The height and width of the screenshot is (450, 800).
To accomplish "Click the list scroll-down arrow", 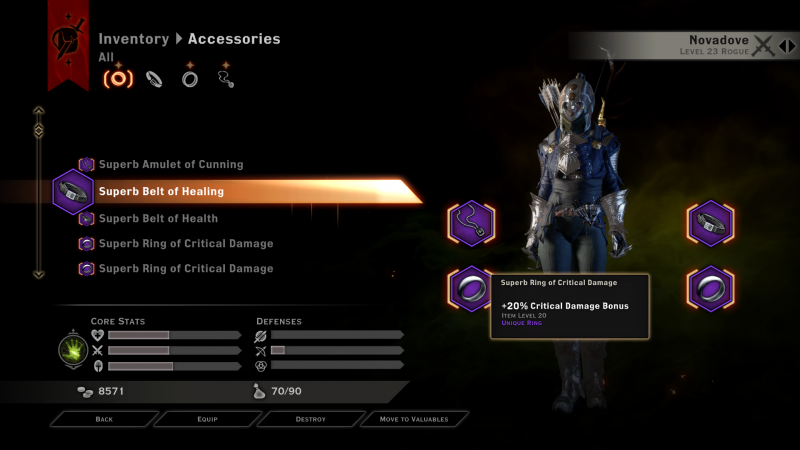I will point(39,273).
